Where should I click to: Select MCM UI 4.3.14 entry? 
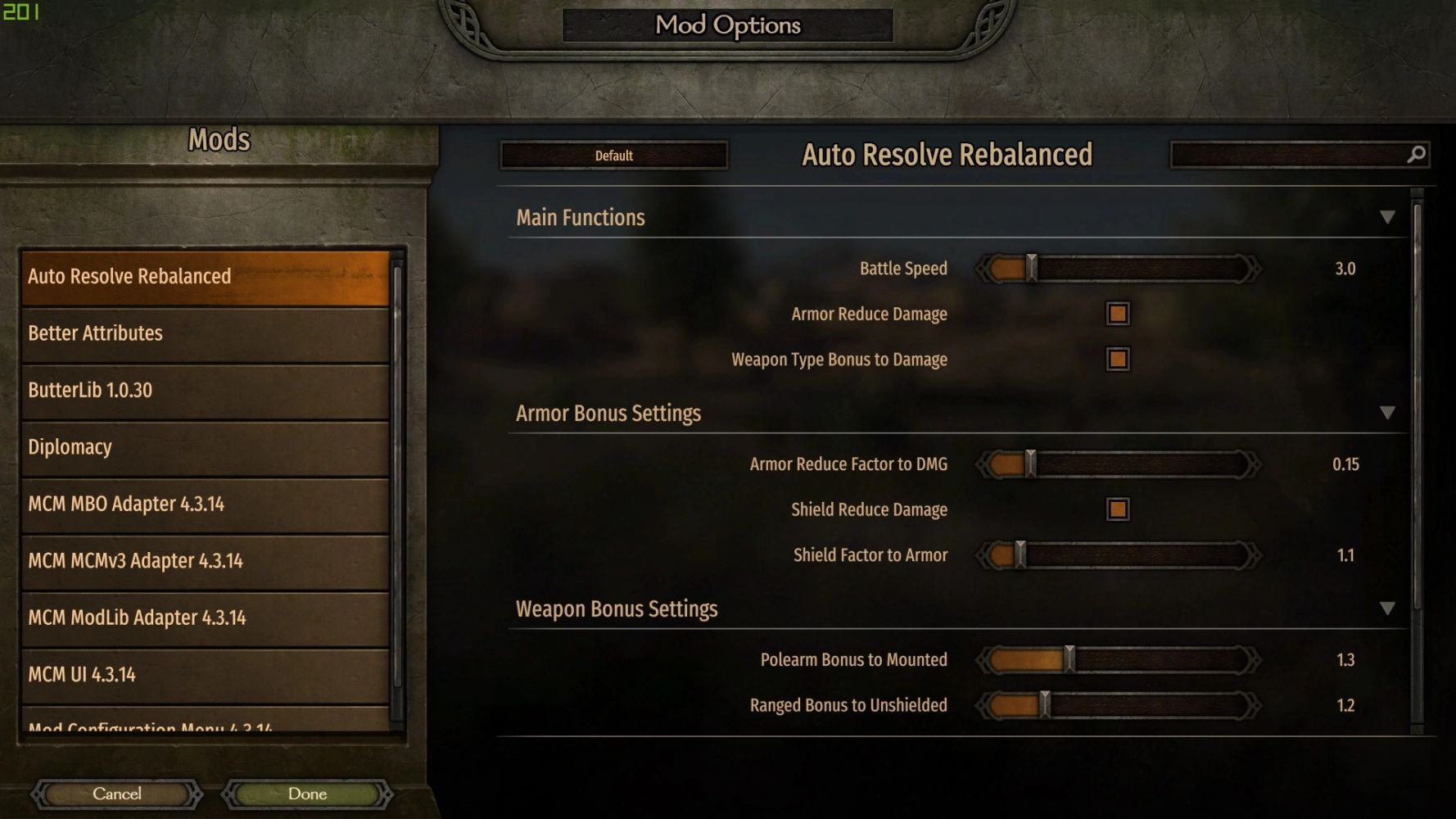point(205,675)
